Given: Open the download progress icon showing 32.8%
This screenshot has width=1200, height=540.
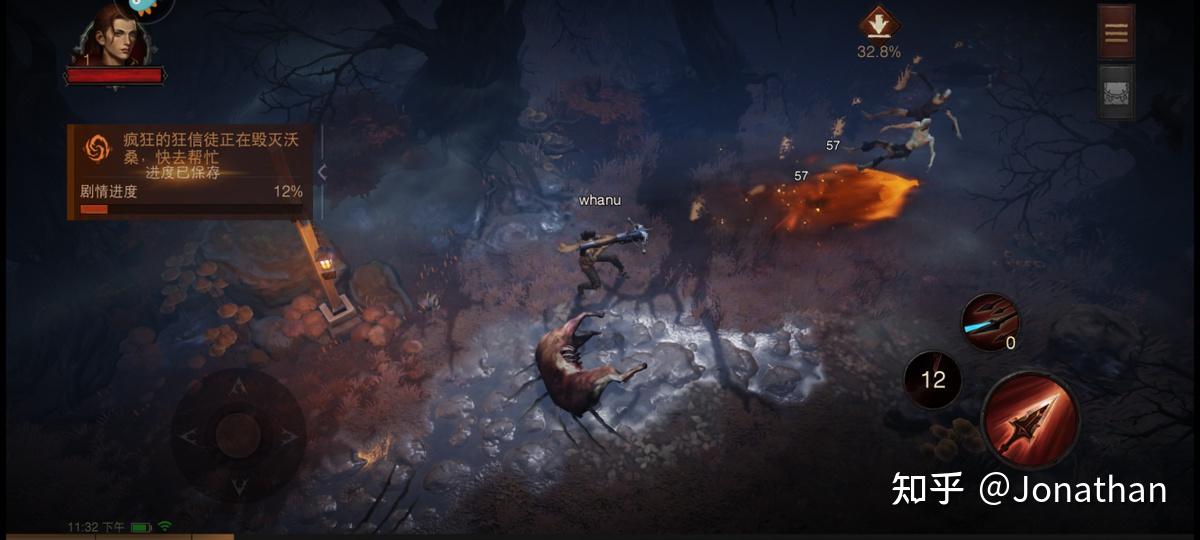Looking at the screenshot, I should (x=878, y=24).
